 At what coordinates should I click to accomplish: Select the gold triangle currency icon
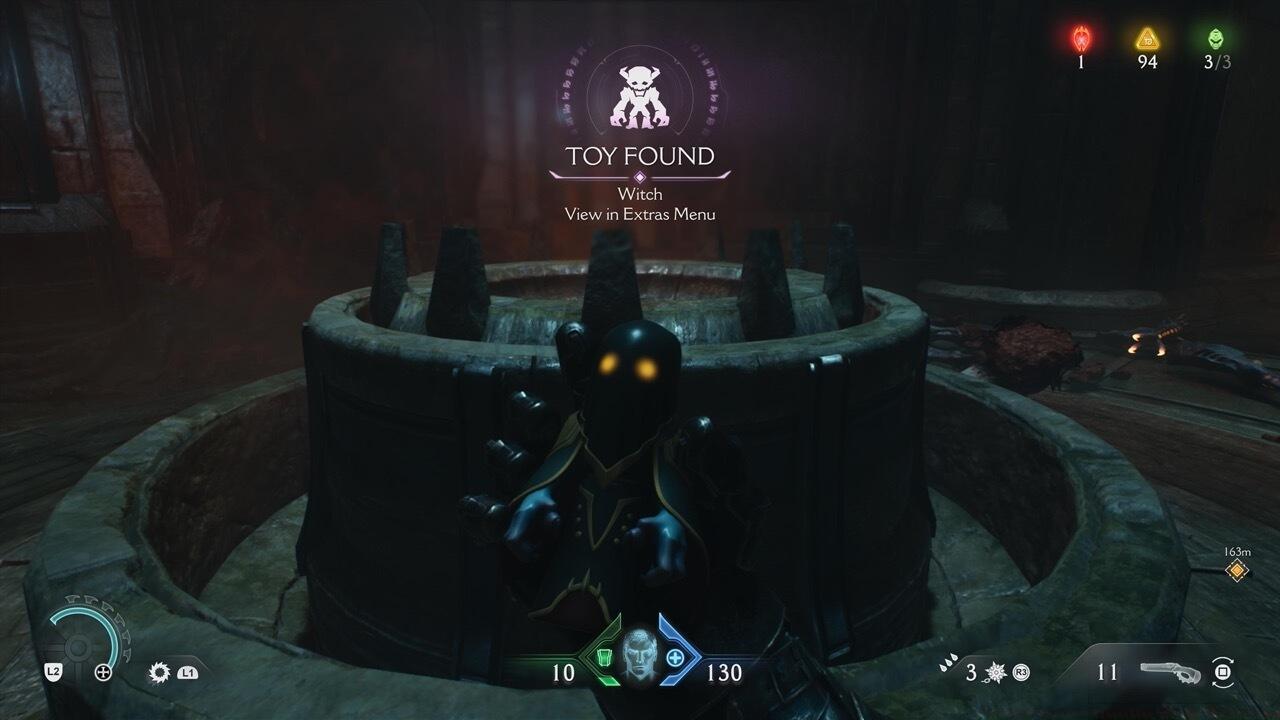click(x=1146, y=39)
